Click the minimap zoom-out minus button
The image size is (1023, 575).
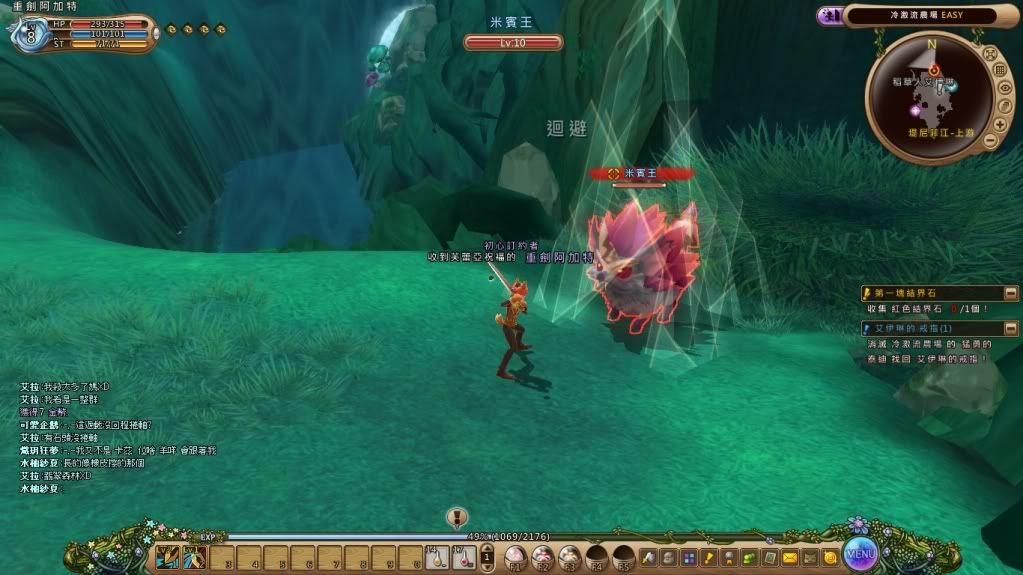[x=990, y=142]
